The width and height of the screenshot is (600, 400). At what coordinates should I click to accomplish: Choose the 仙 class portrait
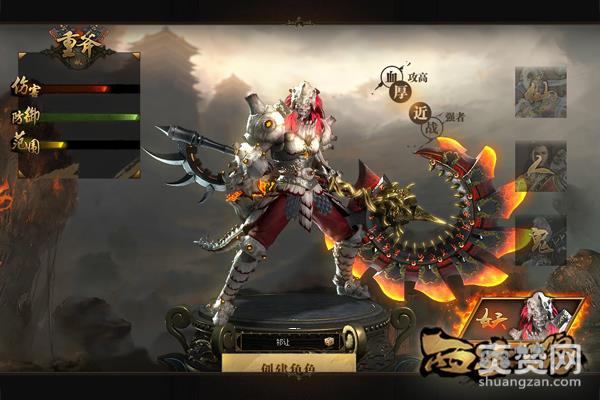point(540,93)
